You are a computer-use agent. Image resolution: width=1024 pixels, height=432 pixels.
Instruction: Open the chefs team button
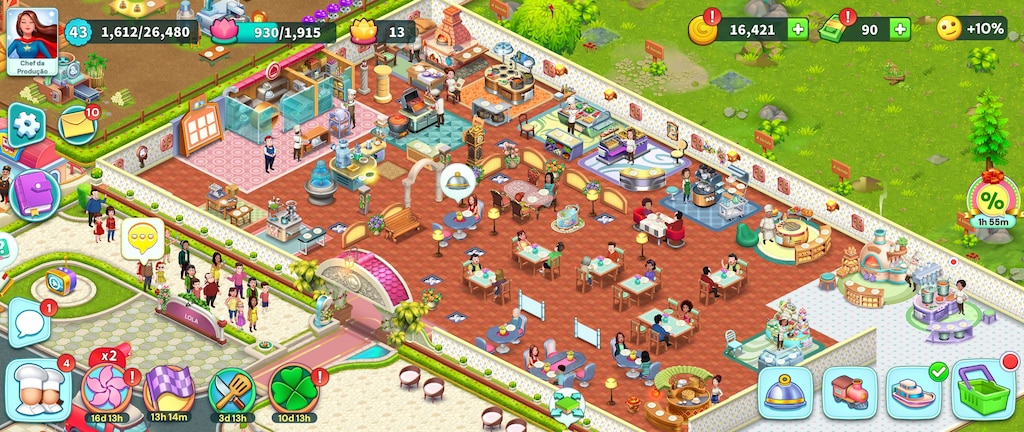coord(38,390)
